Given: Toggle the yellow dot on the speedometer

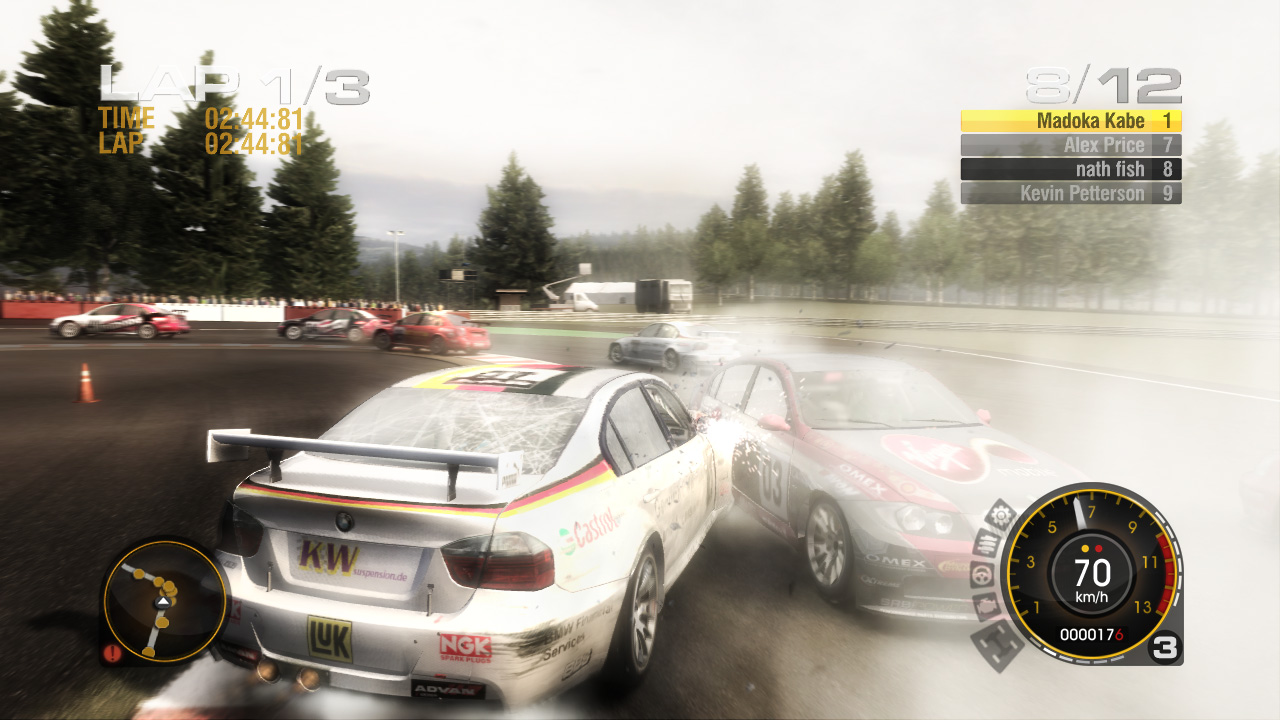Looking at the screenshot, I should tap(1083, 549).
